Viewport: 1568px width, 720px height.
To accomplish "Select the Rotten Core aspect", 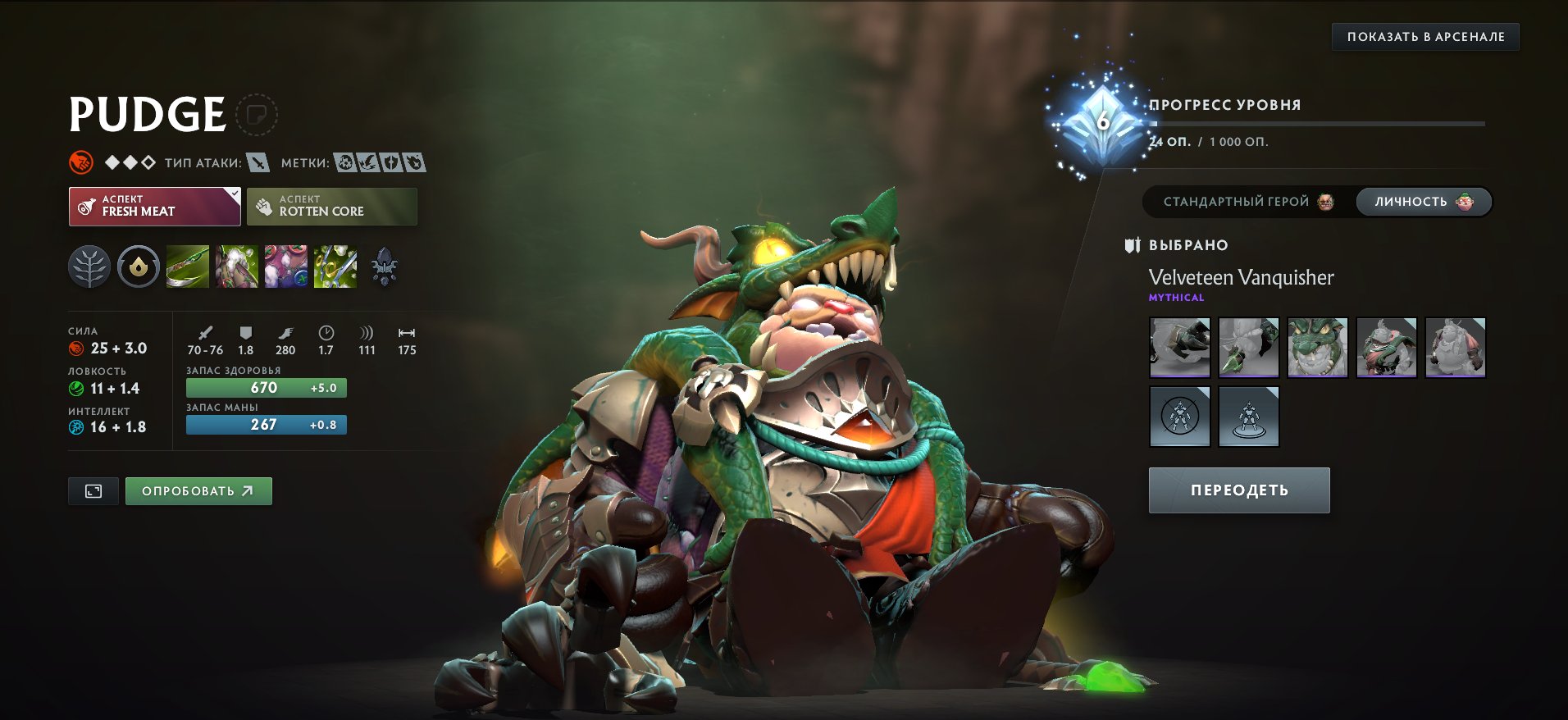I will pyautogui.click(x=333, y=206).
